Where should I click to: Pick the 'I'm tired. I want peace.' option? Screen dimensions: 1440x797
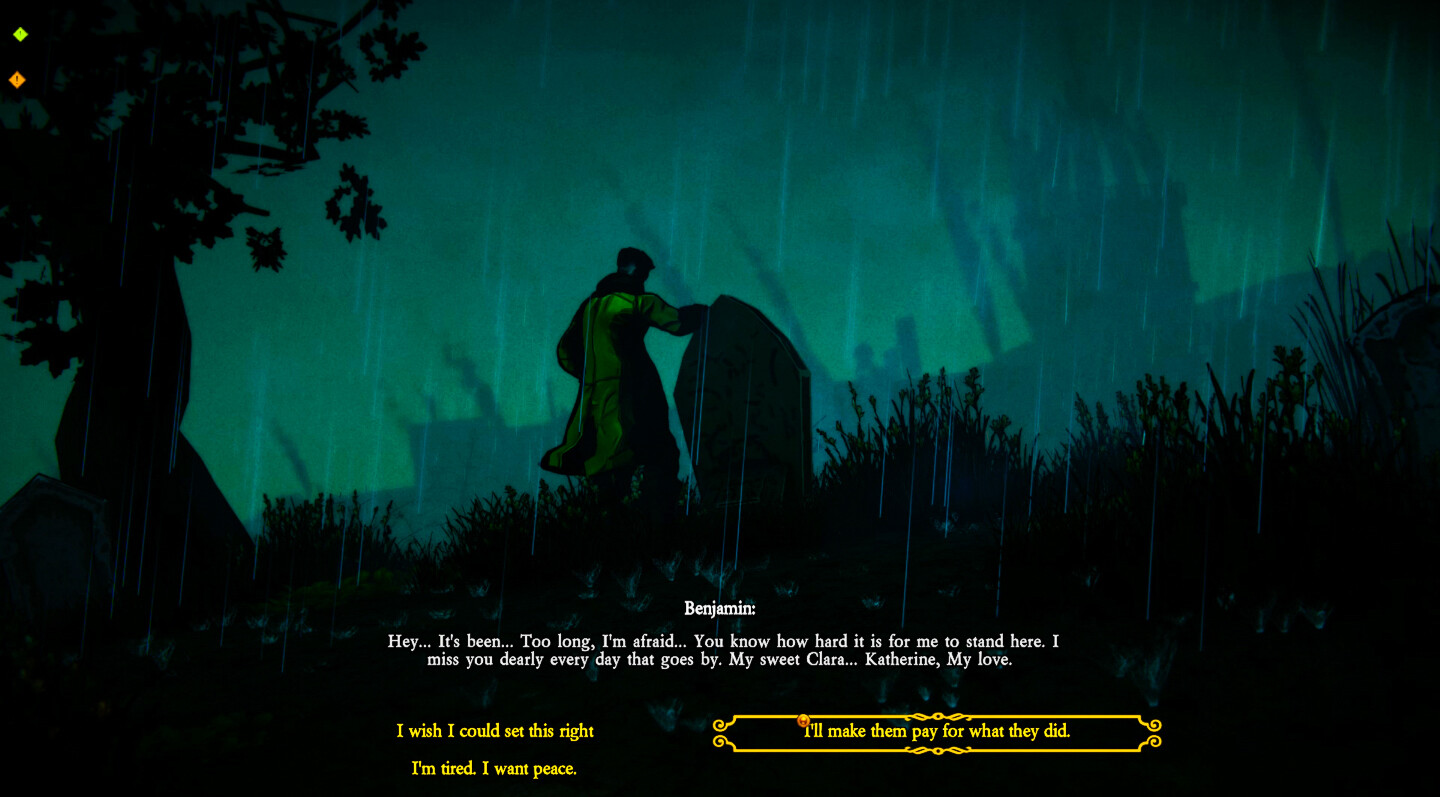494,769
